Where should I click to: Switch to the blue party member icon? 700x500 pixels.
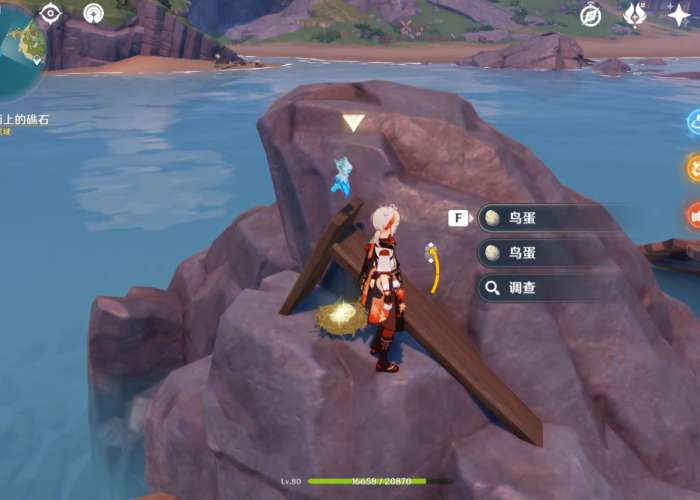click(693, 122)
